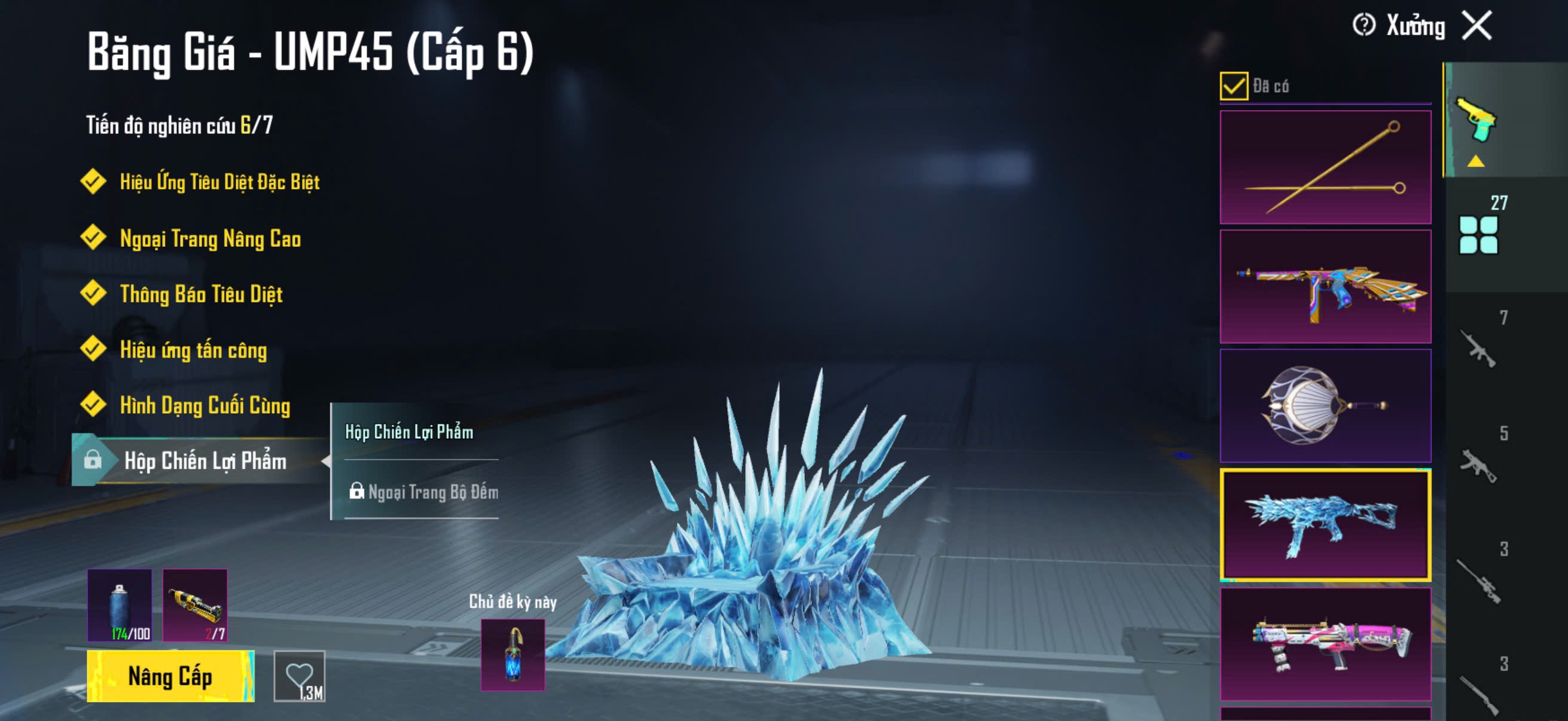Screen dimensions: 1568x721
Task: Choose the Ngoại Trang Nâng Cao entry
Action: (x=210, y=238)
